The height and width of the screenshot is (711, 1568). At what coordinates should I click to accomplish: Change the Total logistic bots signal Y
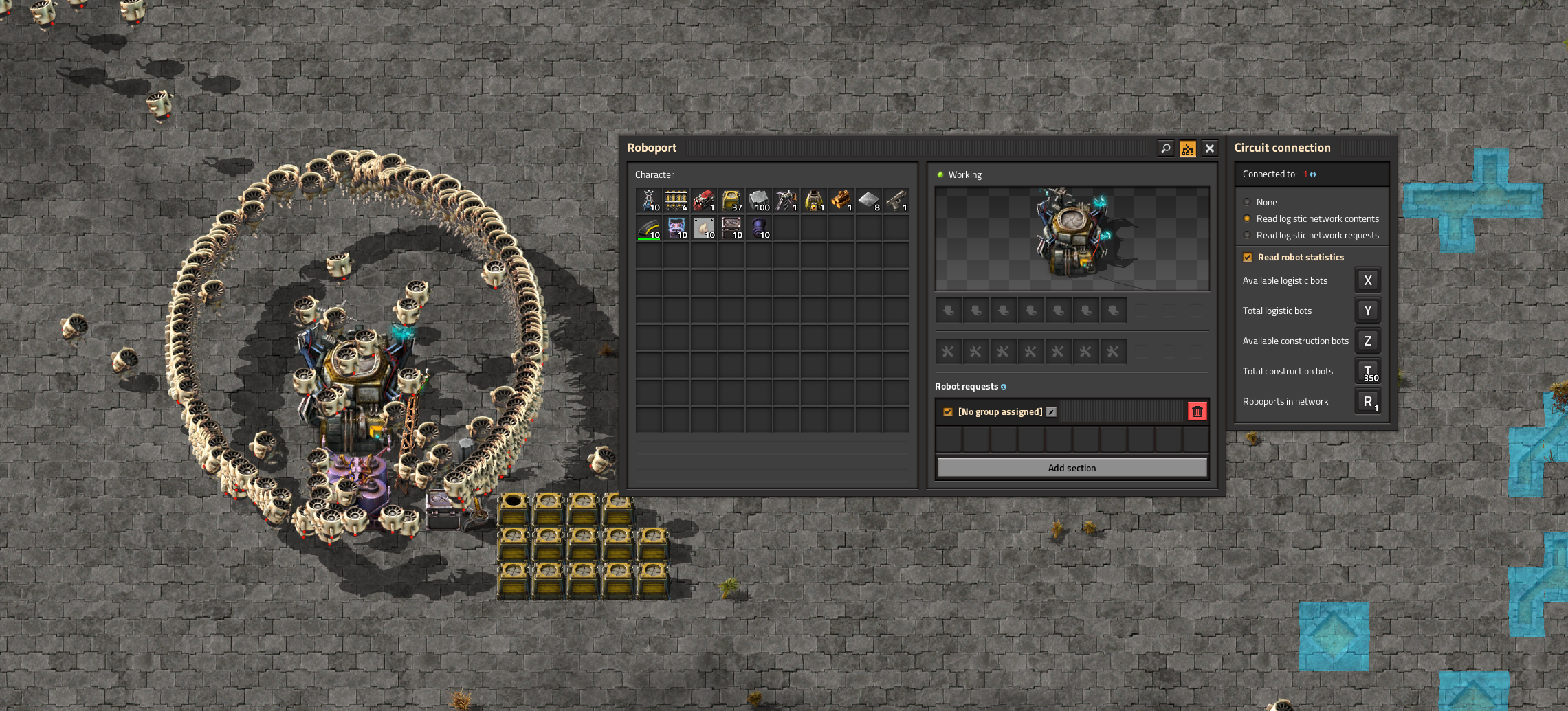(x=1367, y=311)
